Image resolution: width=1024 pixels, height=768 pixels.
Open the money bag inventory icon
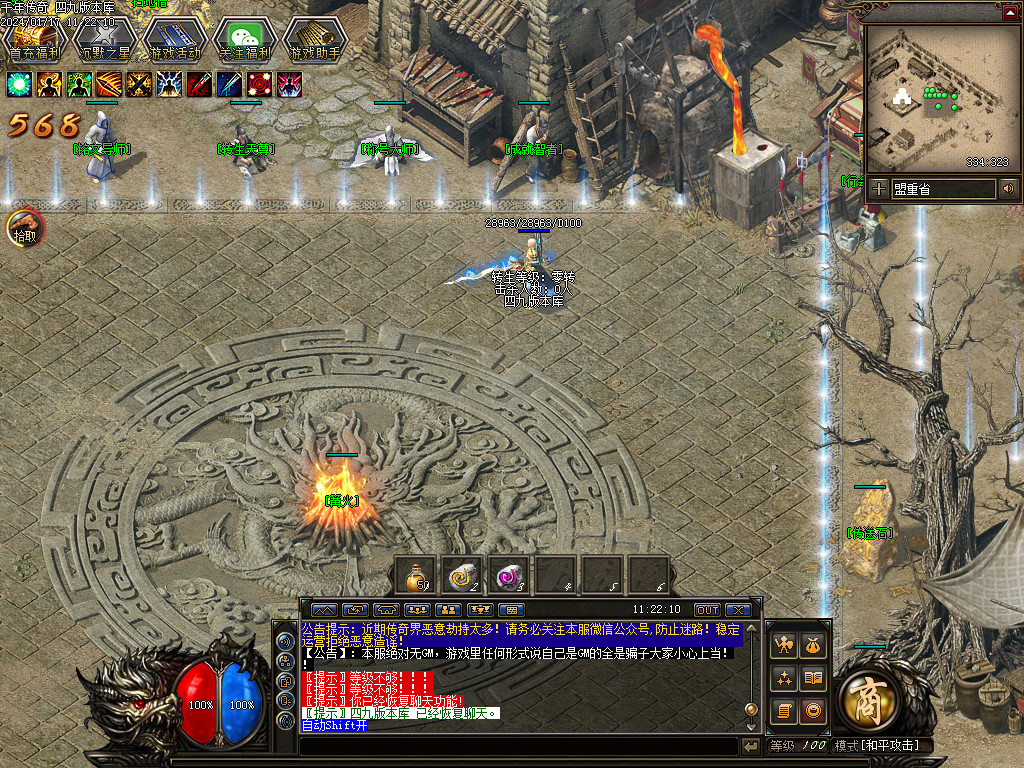pos(814,646)
